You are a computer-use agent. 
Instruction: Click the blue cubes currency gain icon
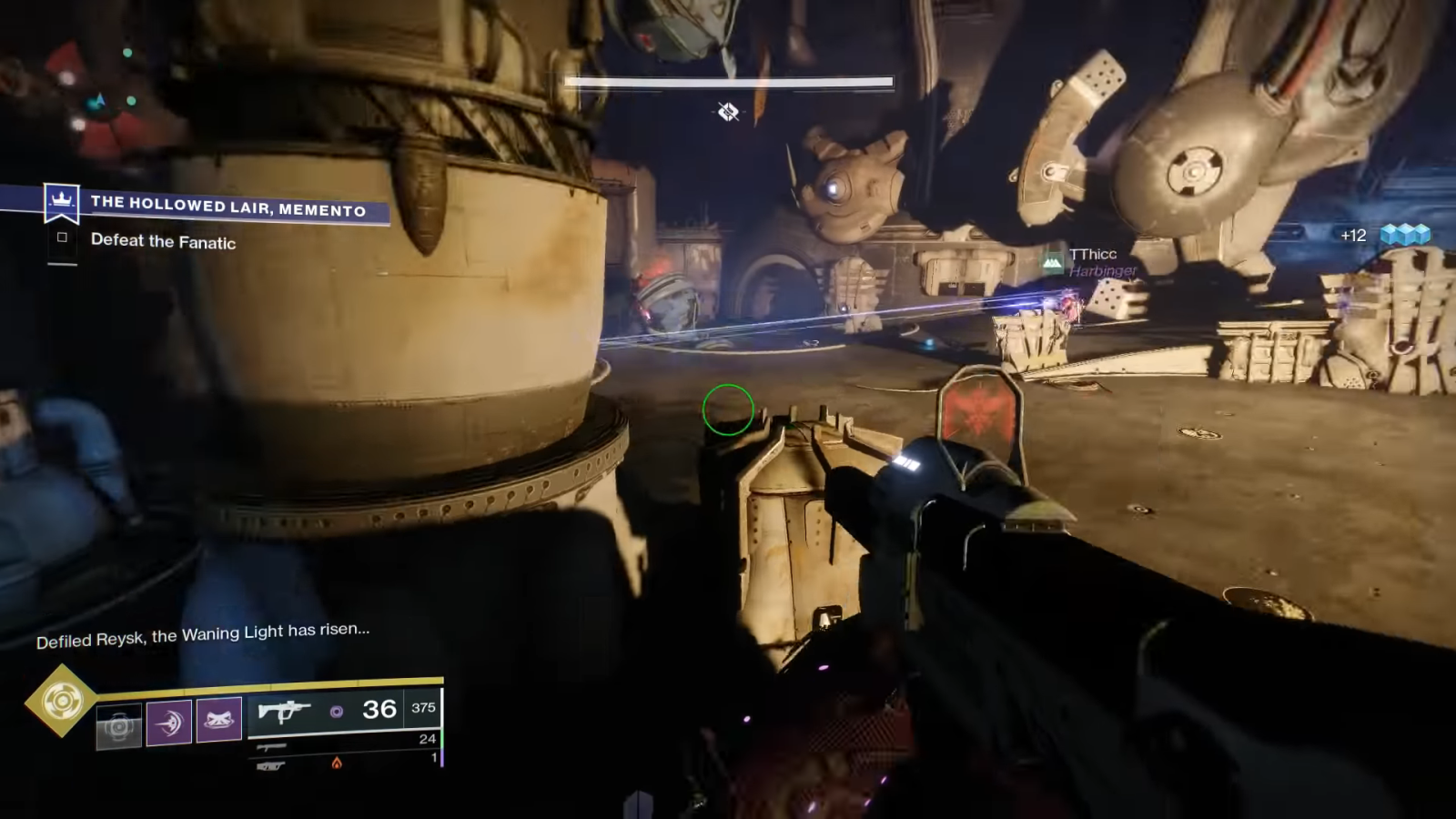coord(1405,235)
